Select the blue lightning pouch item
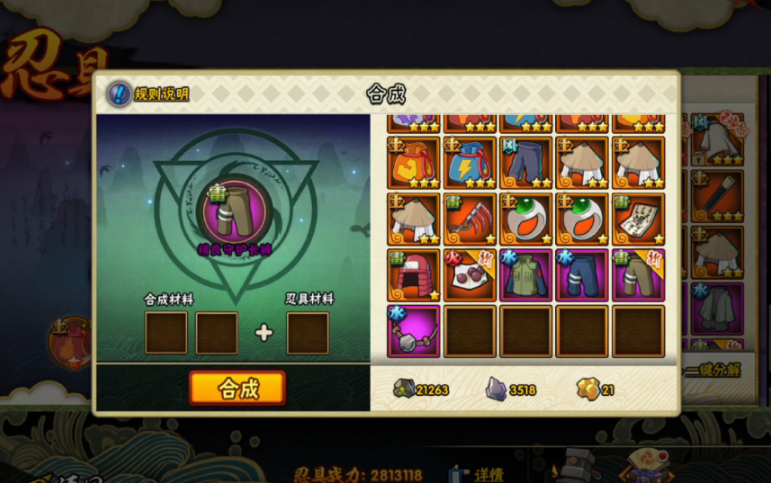771x483 pixels. click(x=470, y=162)
